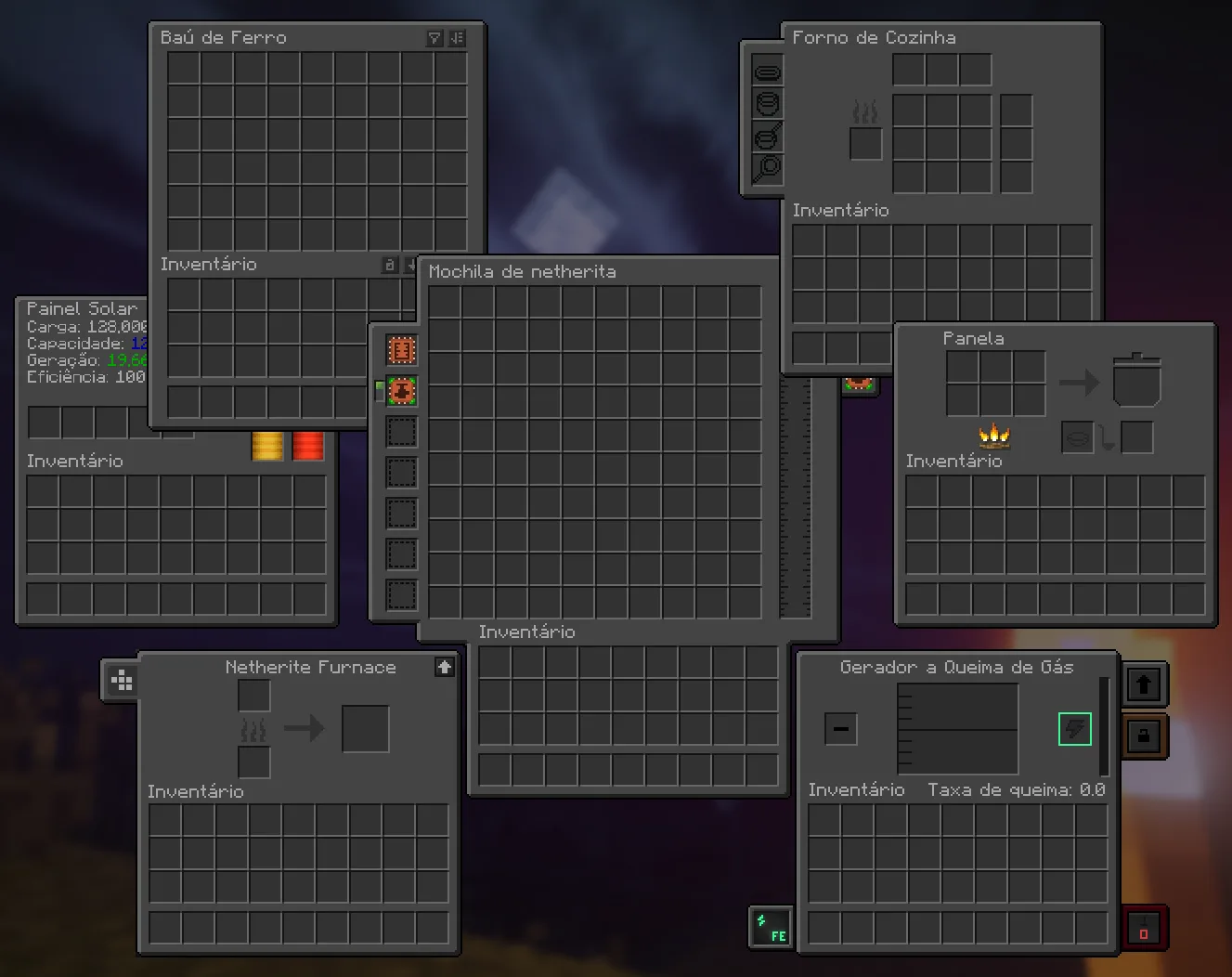The image size is (1232, 977).
Task: Open the gas generator upgrade arrow tab
Action: tap(1144, 685)
